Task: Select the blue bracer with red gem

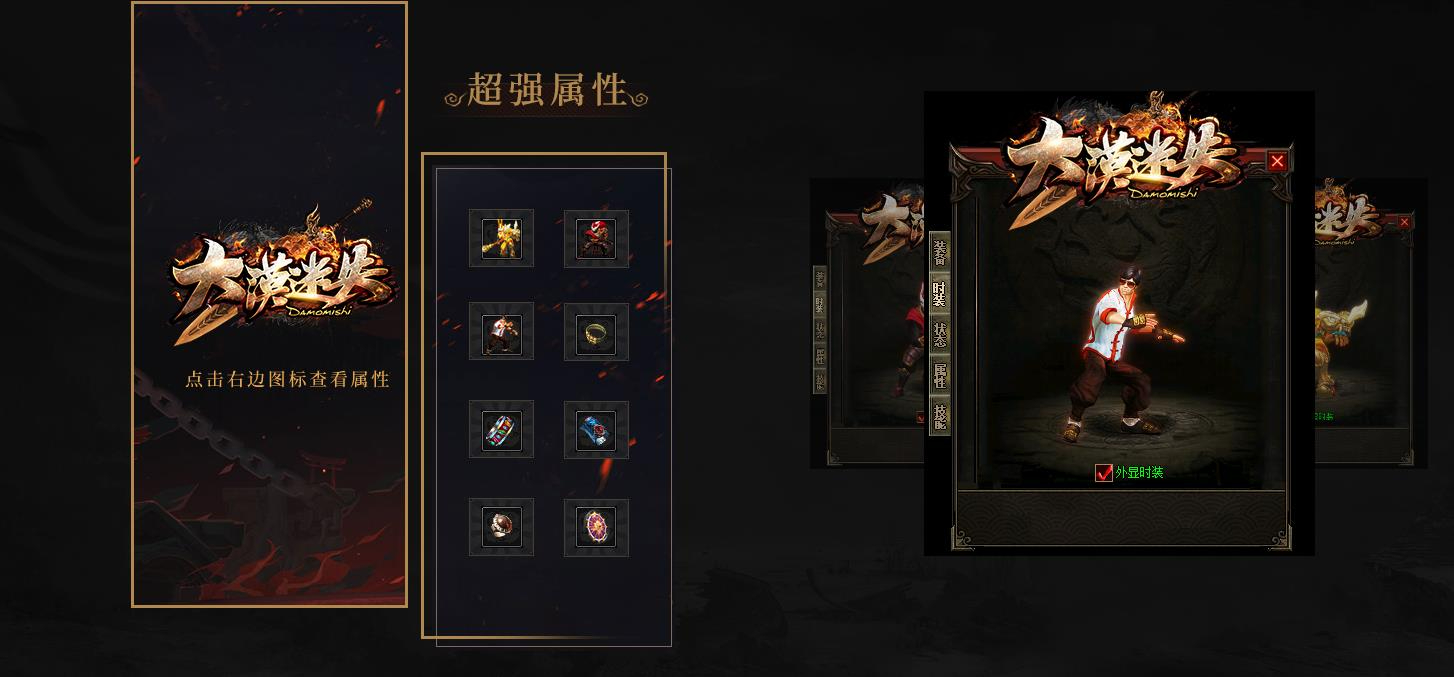Action: tap(596, 430)
